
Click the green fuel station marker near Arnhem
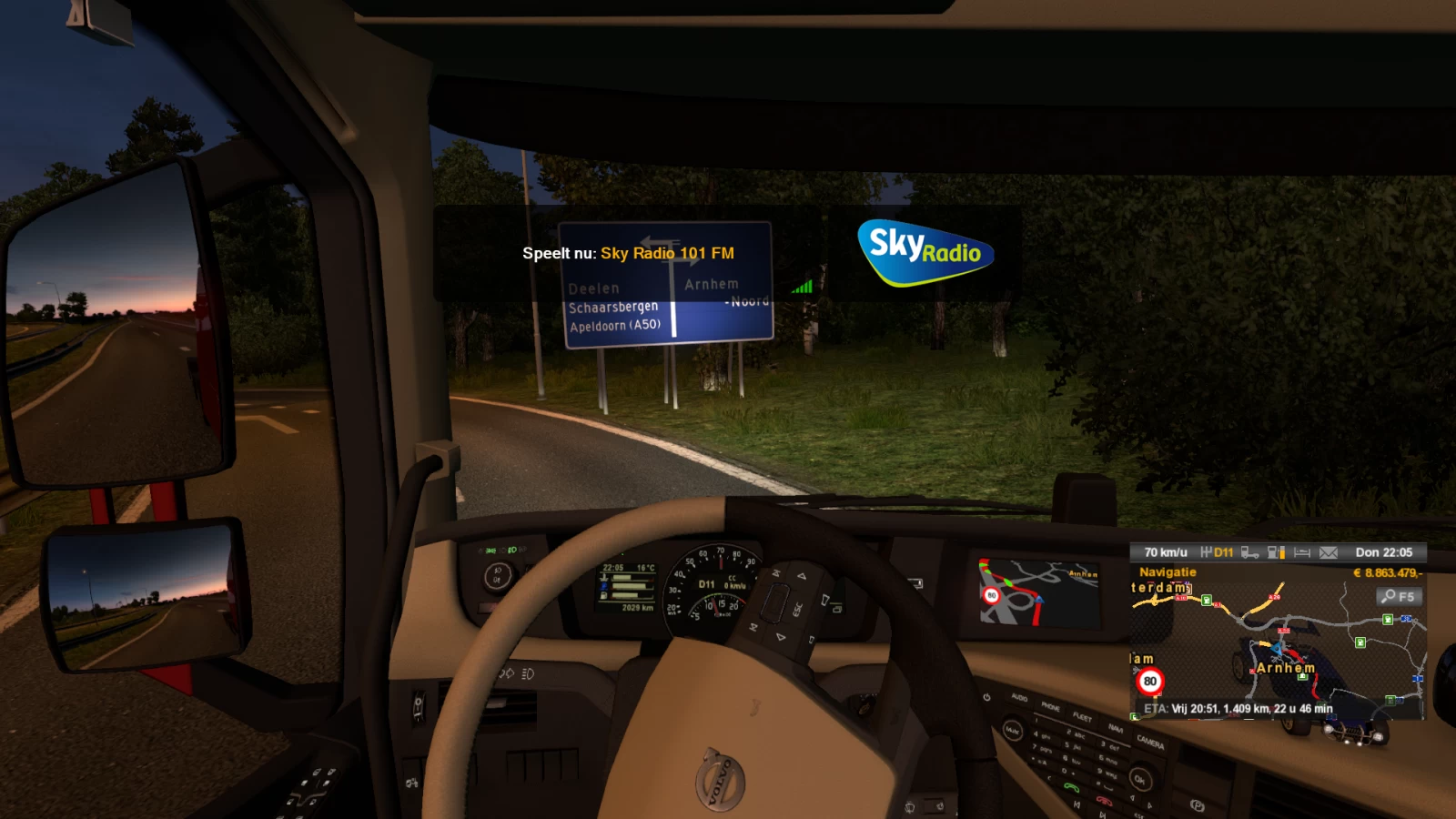click(1302, 676)
